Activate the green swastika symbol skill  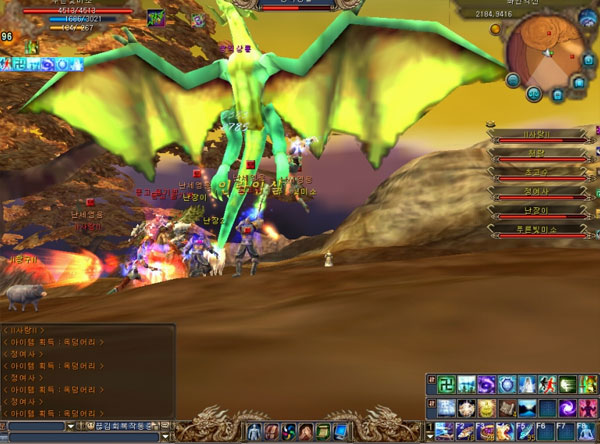point(449,384)
